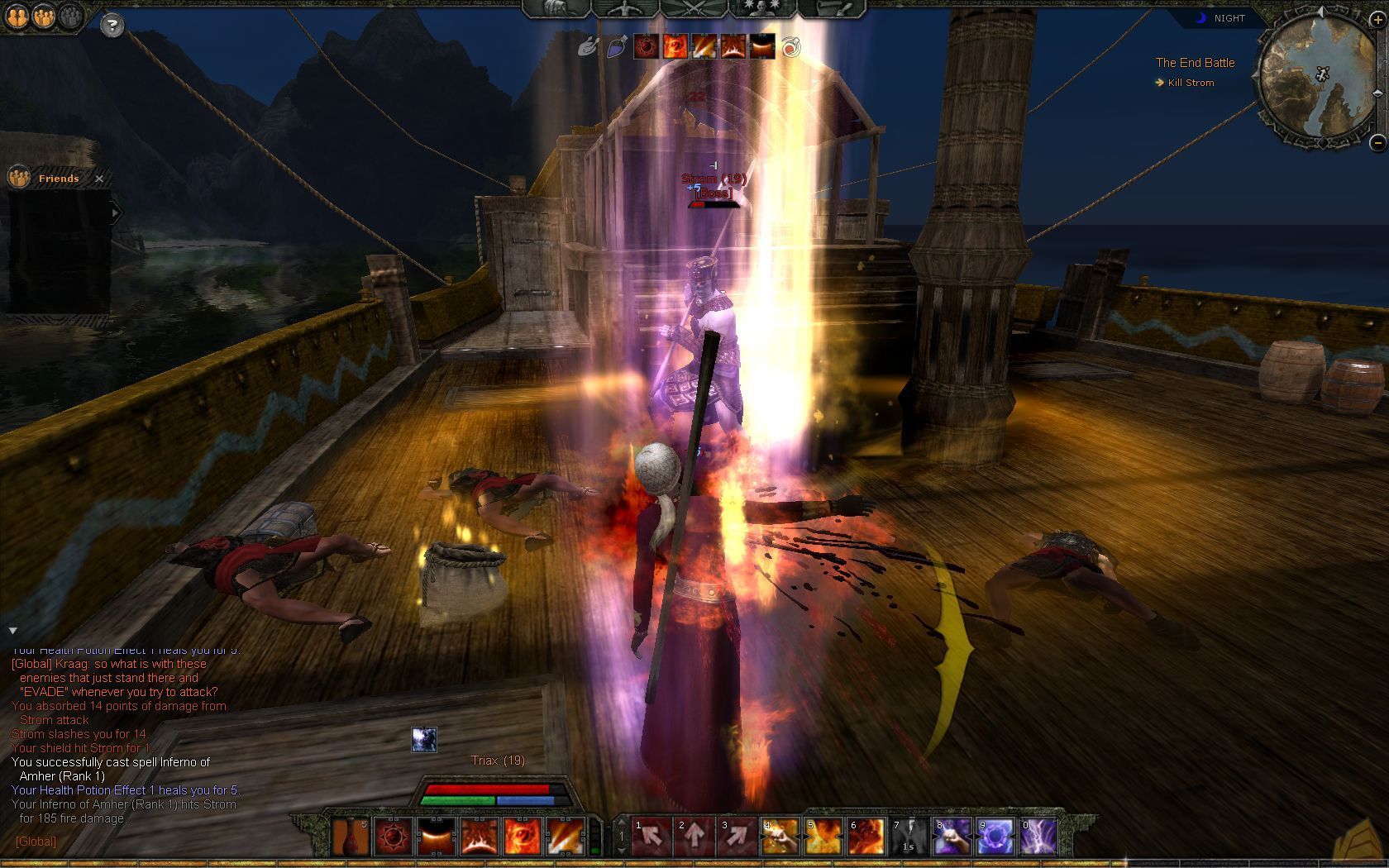Viewport: 1389px width, 868px height.
Task: Use hotbar slot 8 purple fist ability
Action: tap(952, 837)
